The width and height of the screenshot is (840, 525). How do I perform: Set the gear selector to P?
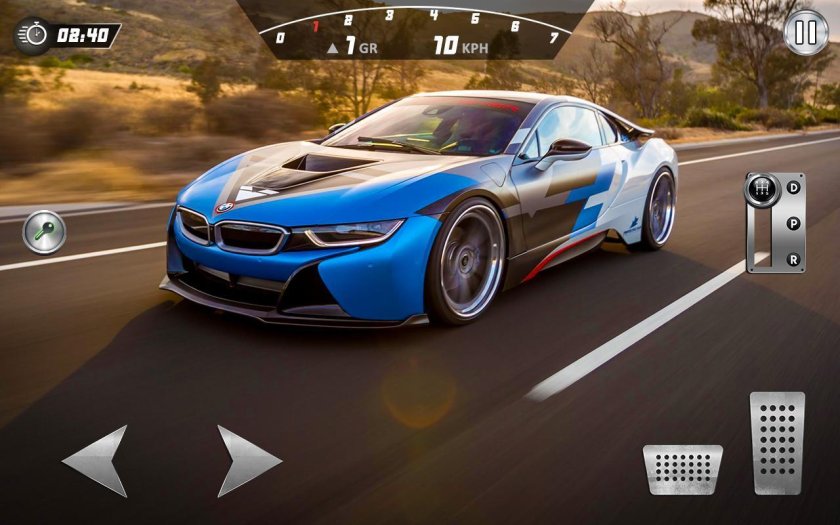tap(793, 223)
